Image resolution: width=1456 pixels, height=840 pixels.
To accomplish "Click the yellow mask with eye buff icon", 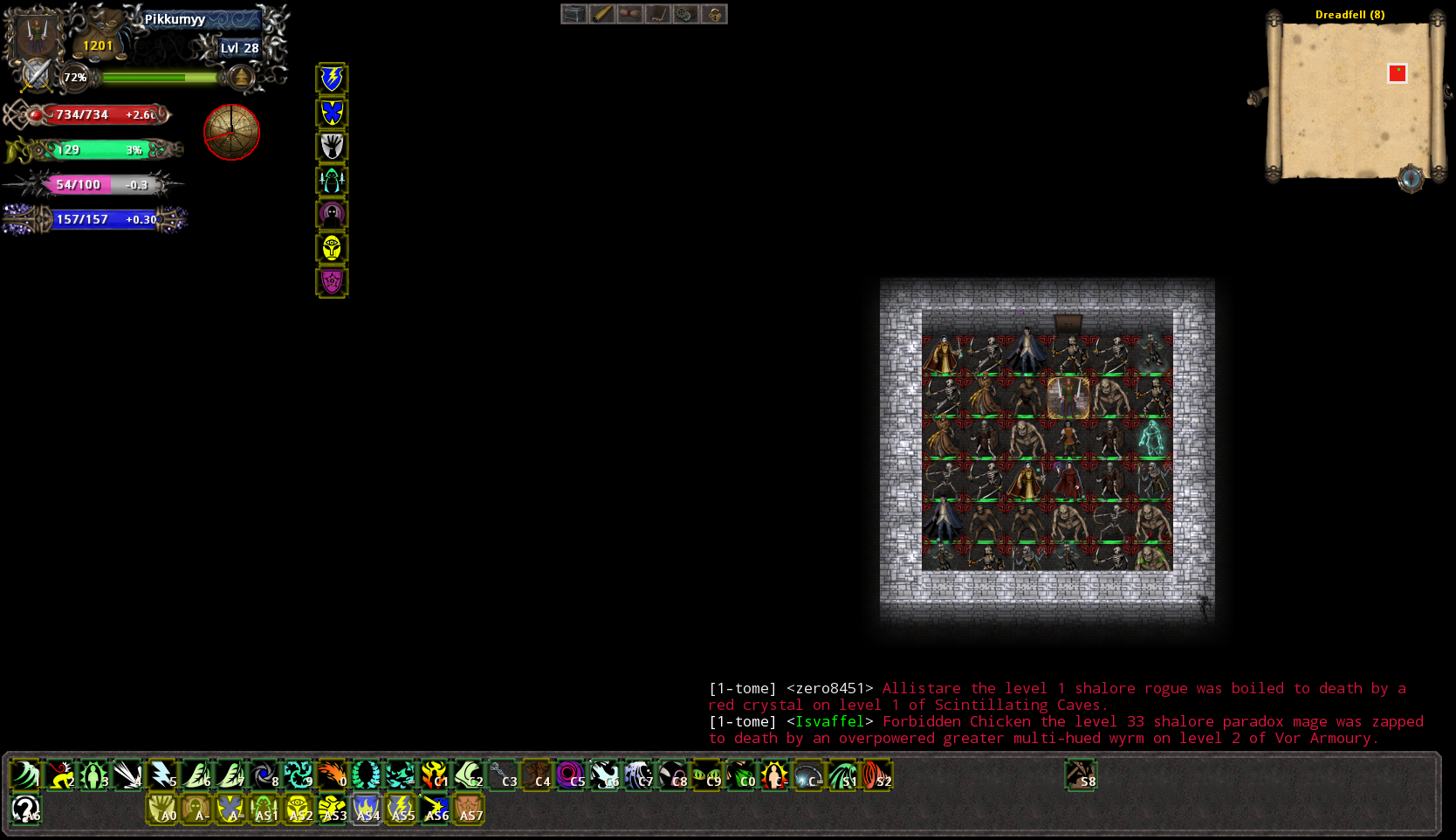I will (332, 249).
